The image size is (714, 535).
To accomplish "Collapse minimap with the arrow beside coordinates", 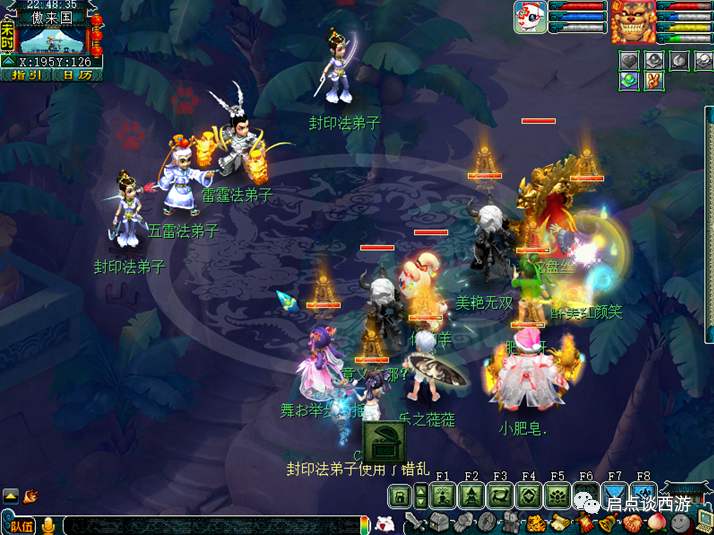I will click(10, 61).
